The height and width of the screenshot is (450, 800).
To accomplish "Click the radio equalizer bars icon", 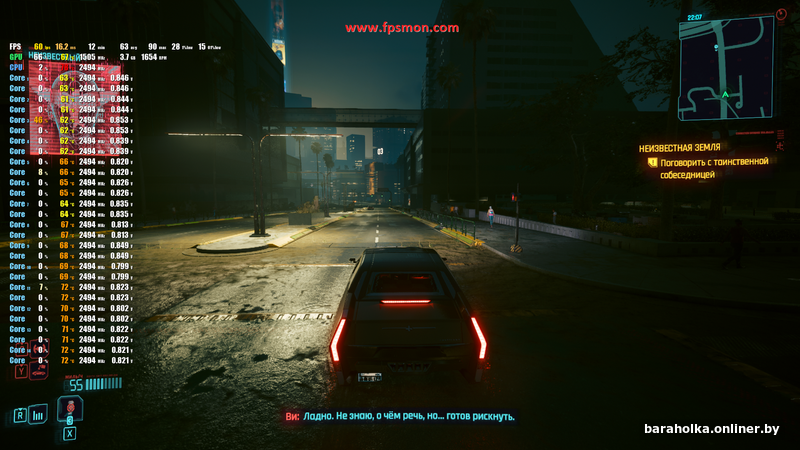I will click(39, 413).
